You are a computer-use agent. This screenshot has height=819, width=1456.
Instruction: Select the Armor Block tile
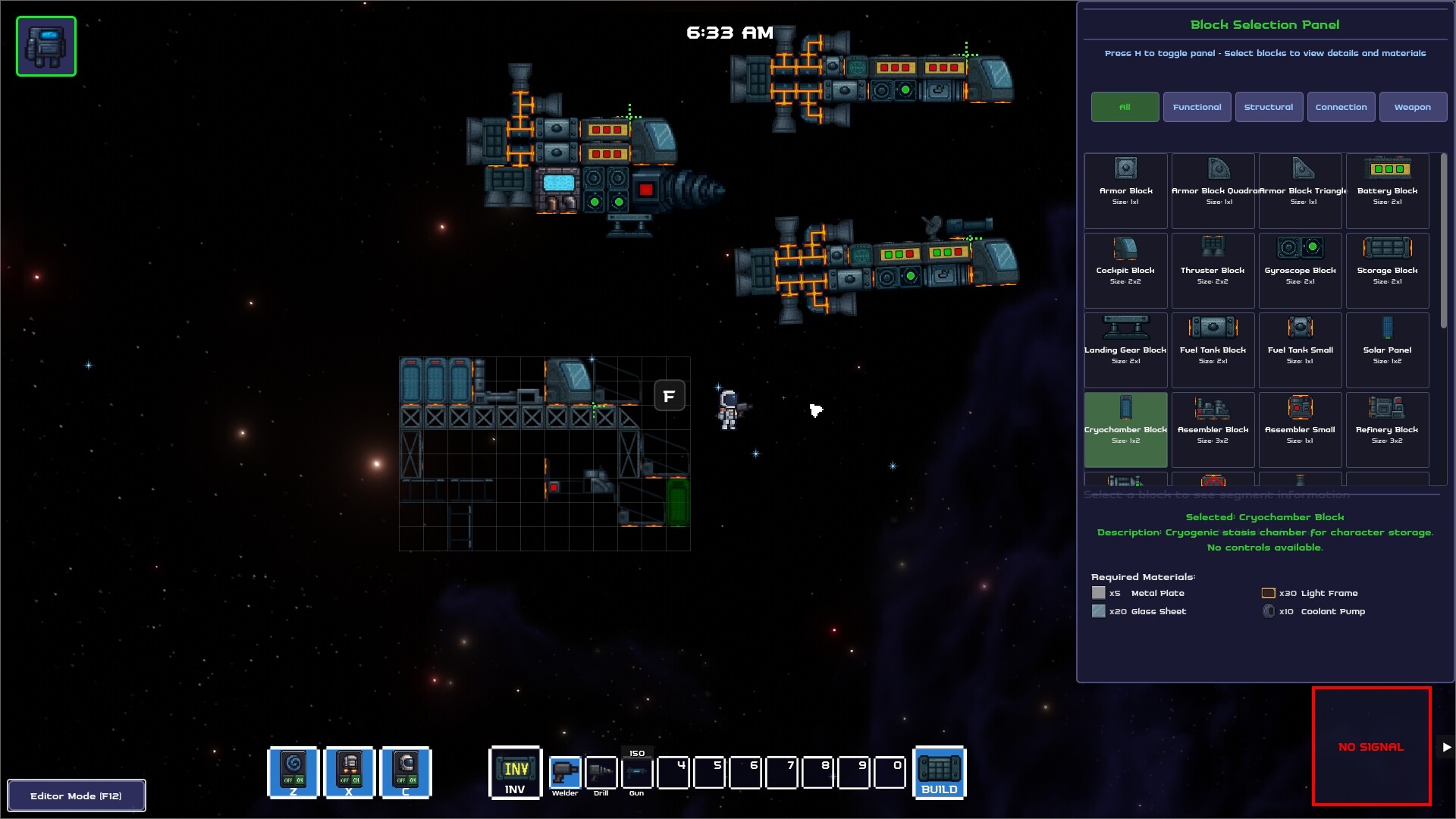[x=1125, y=190]
